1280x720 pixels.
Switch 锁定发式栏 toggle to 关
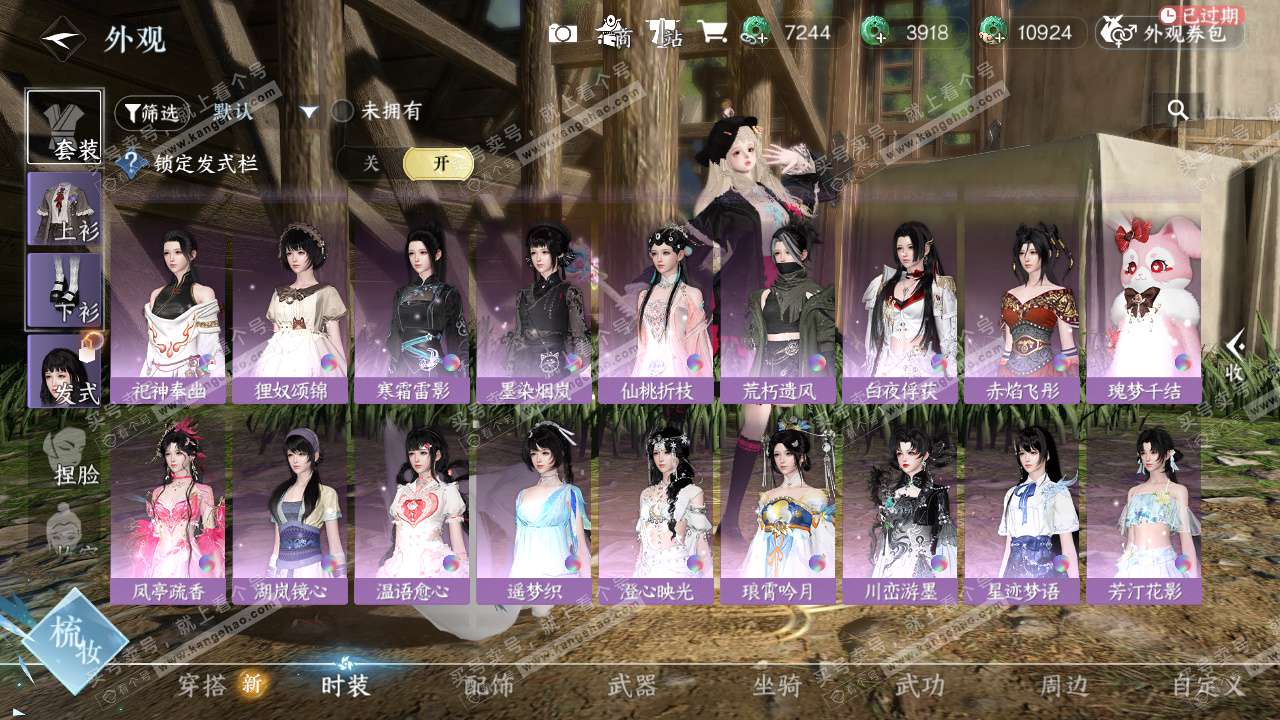click(371, 164)
